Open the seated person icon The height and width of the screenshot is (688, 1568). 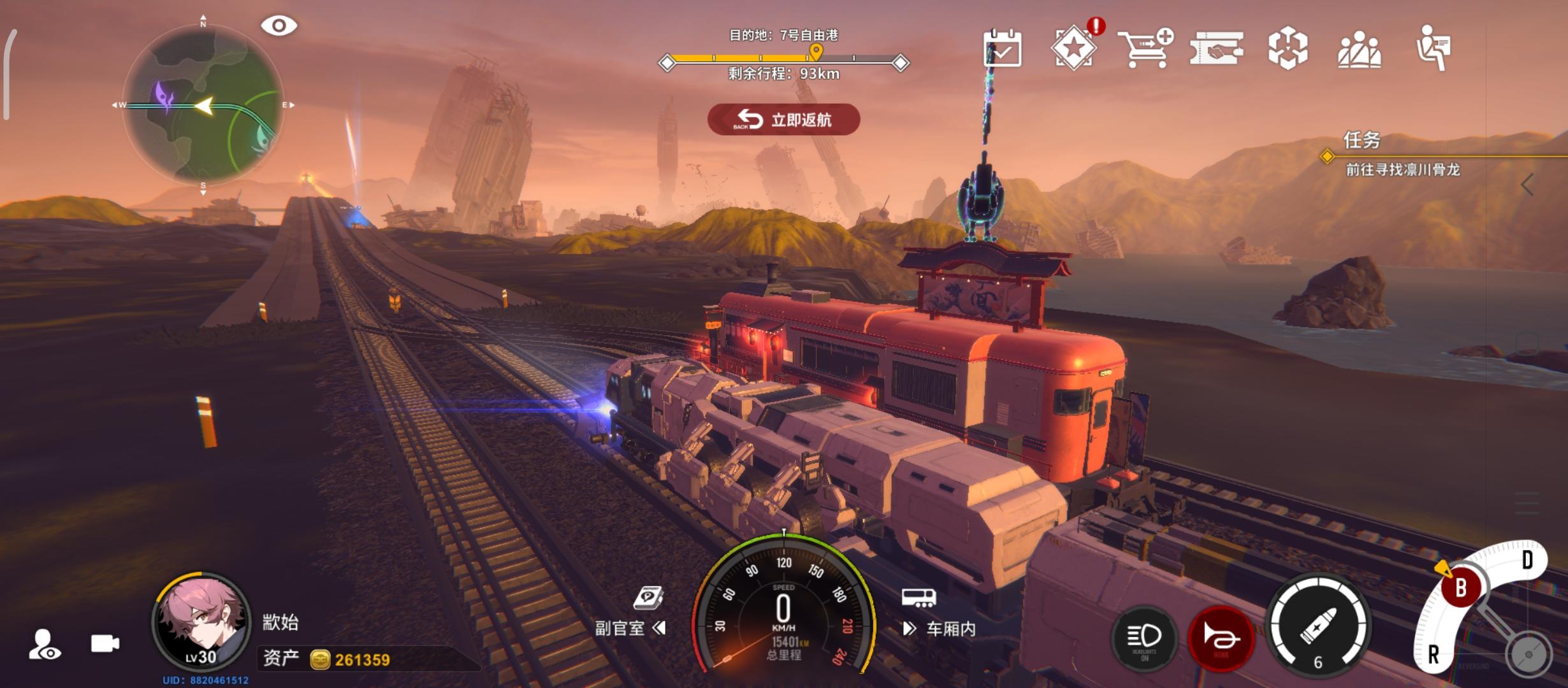click(1433, 48)
